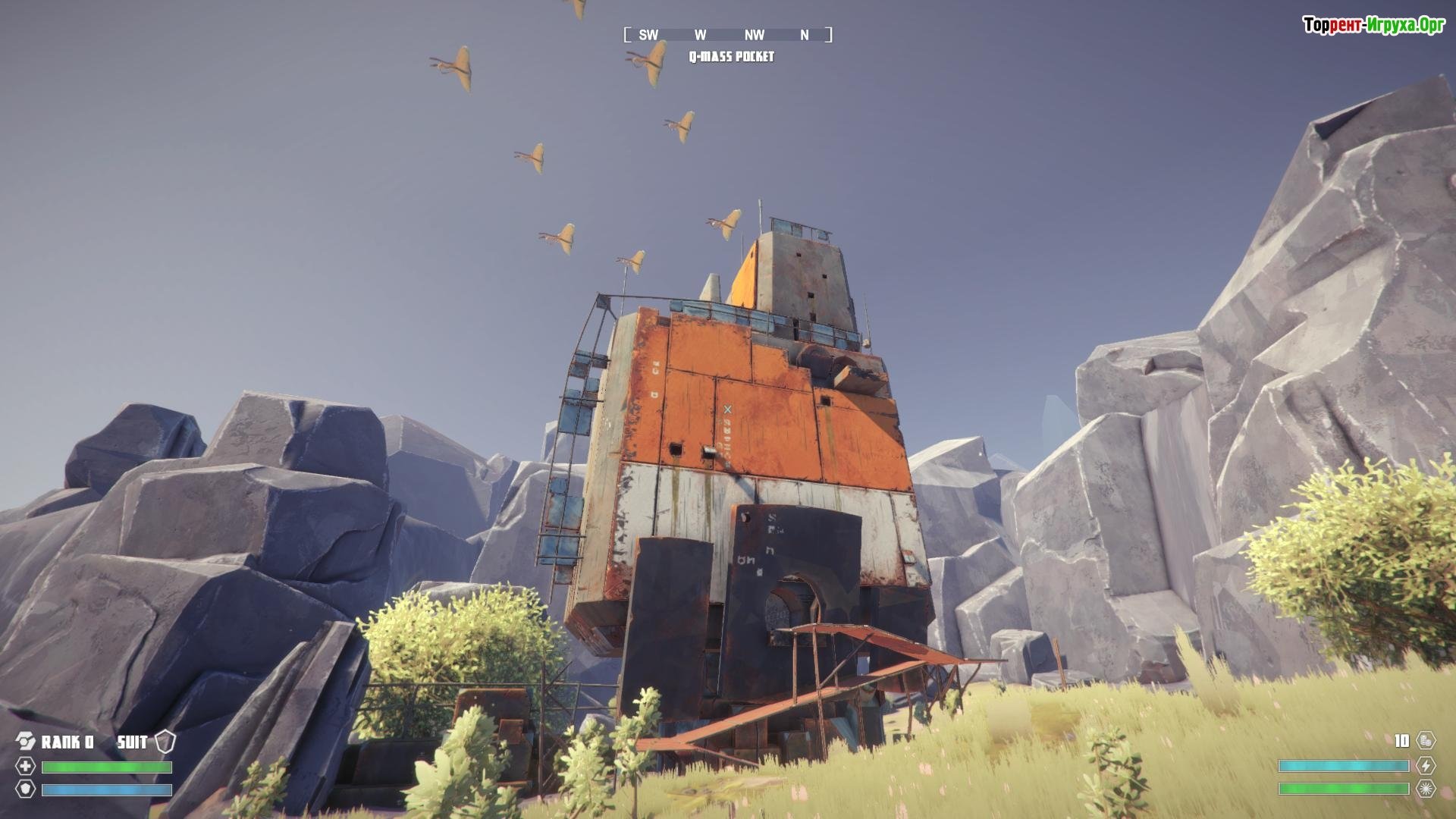Click the health cross icon
This screenshot has width=1456, height=819.
click(x=26, y=766)
